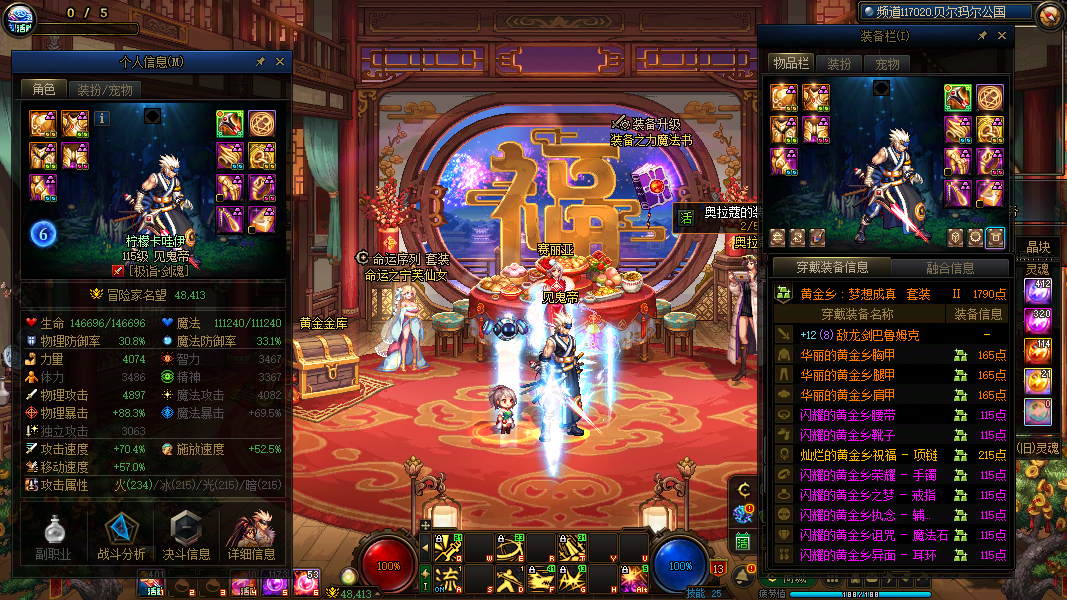Viewport: 1067px width, 600px height.
Task: Open the 宠物 pet tab
Action: pos(887,63)
